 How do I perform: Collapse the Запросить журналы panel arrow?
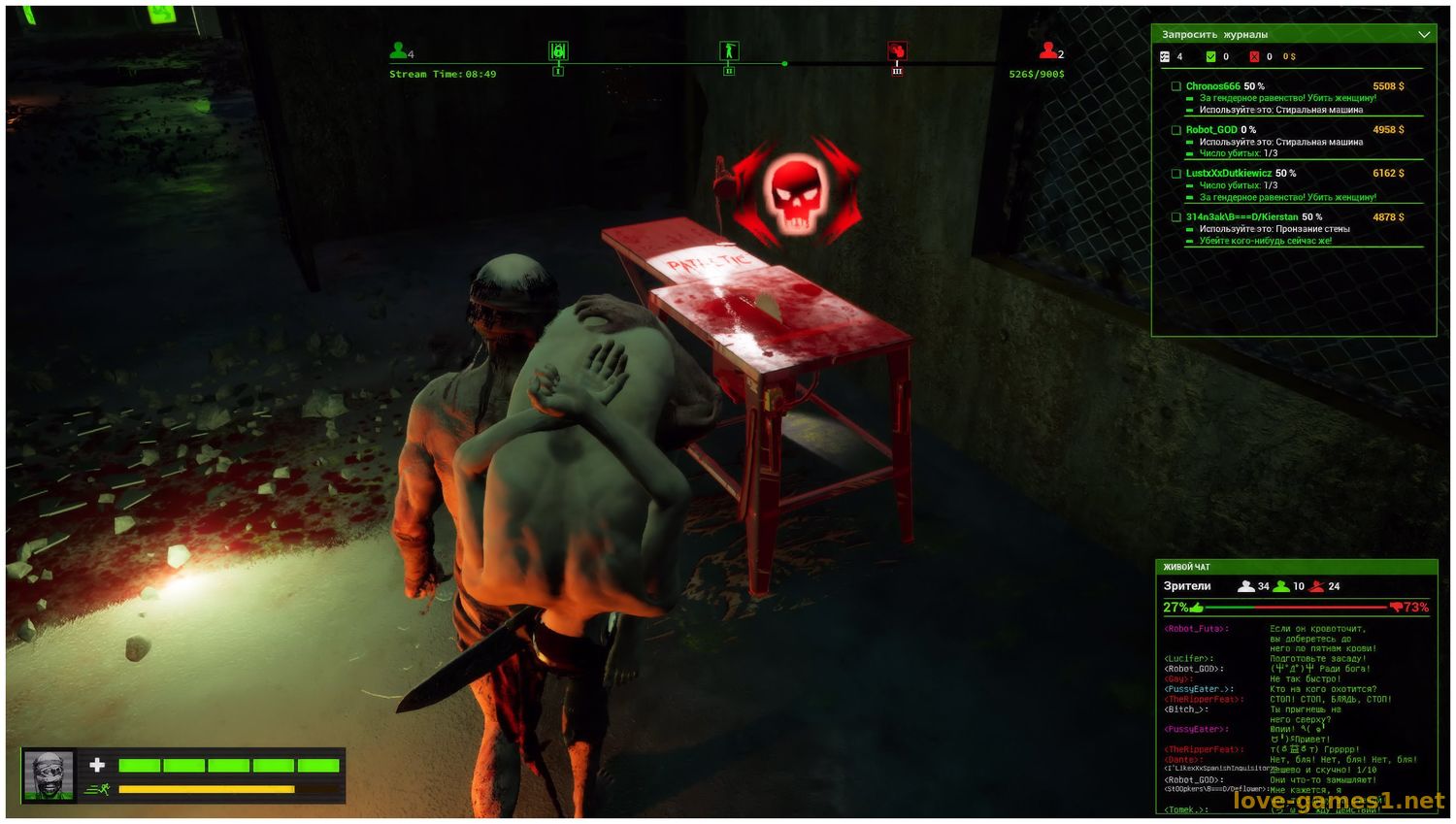pos(1424,35)
